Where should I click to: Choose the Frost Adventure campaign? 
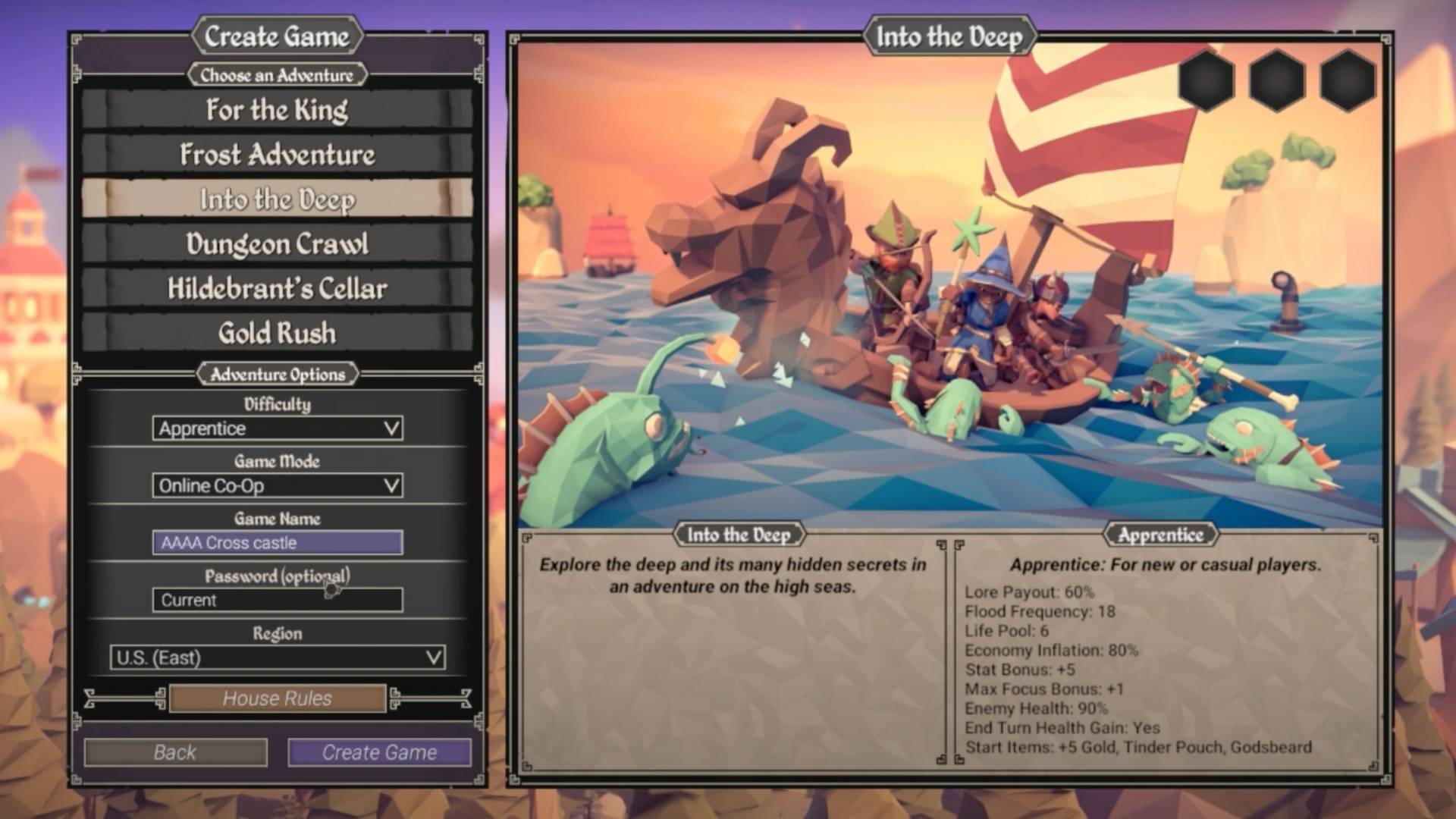277,155
